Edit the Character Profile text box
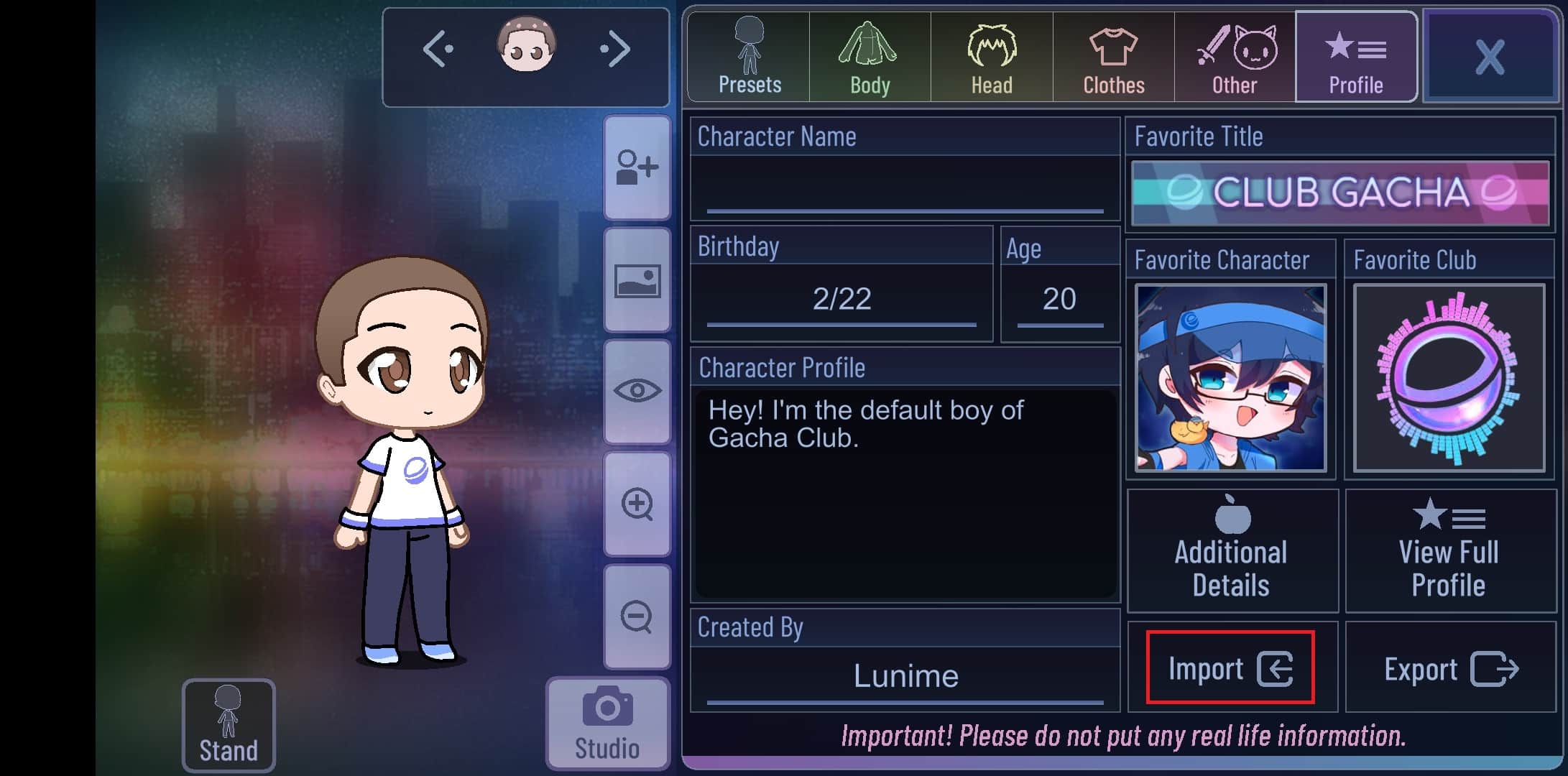Screen dimensions: 1568x776 coord(905,492)
